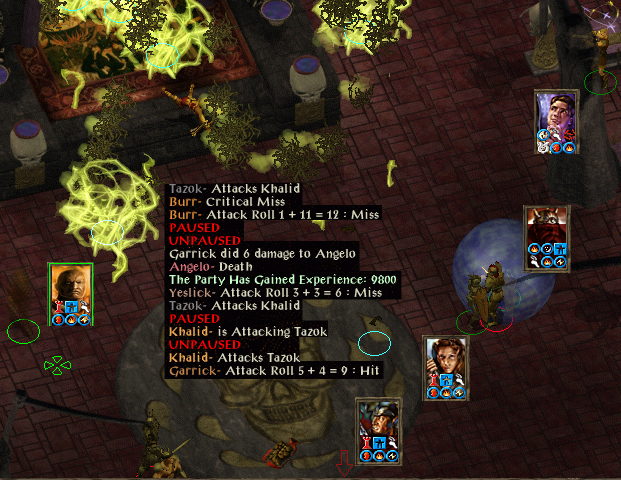The image size is (621, 480).
Task: Choose the horned-helmet red-armored character portrait
Action: (546, 232)
